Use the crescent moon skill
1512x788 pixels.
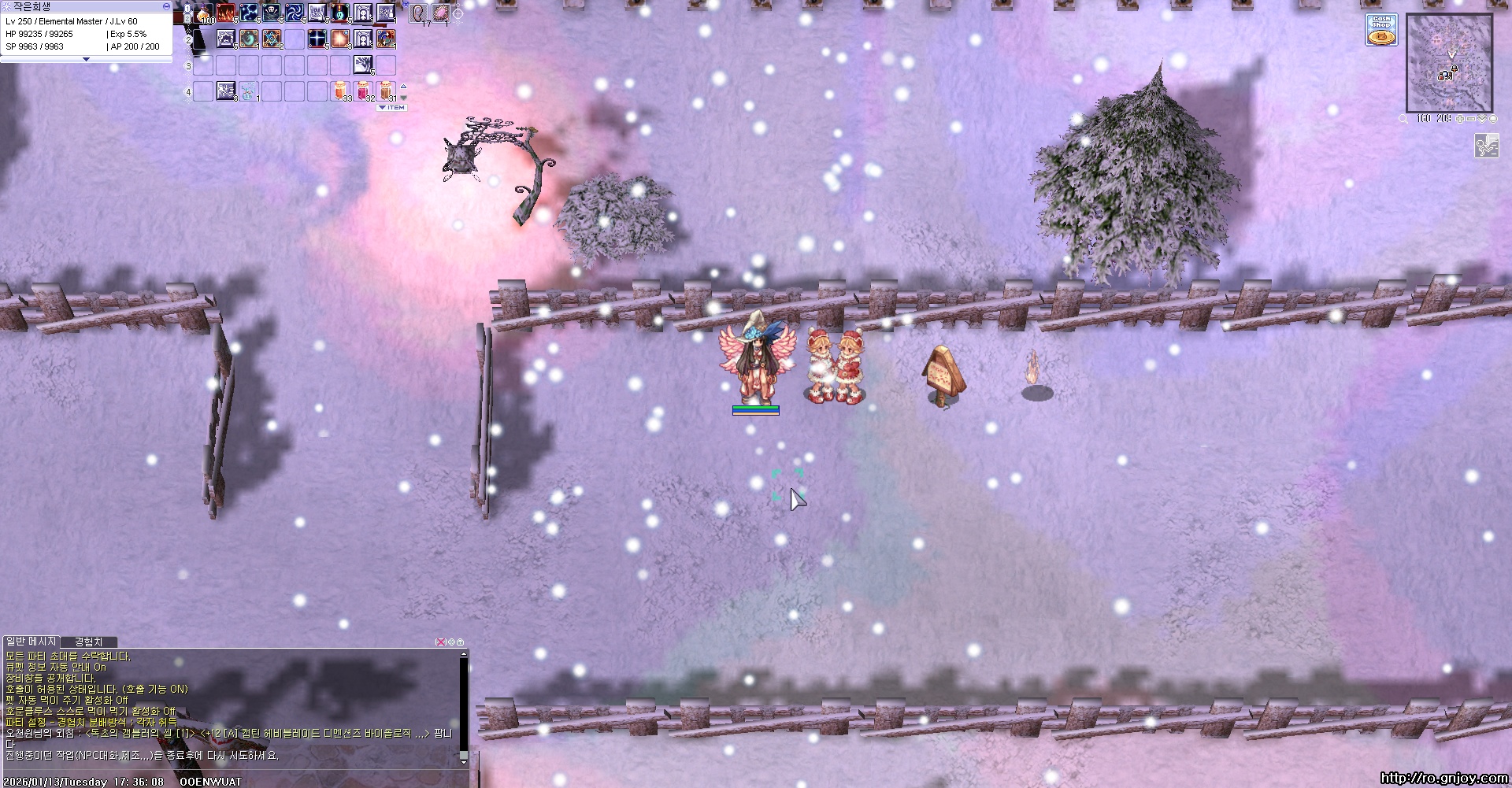pyautogui.click(x=249, y=39)
